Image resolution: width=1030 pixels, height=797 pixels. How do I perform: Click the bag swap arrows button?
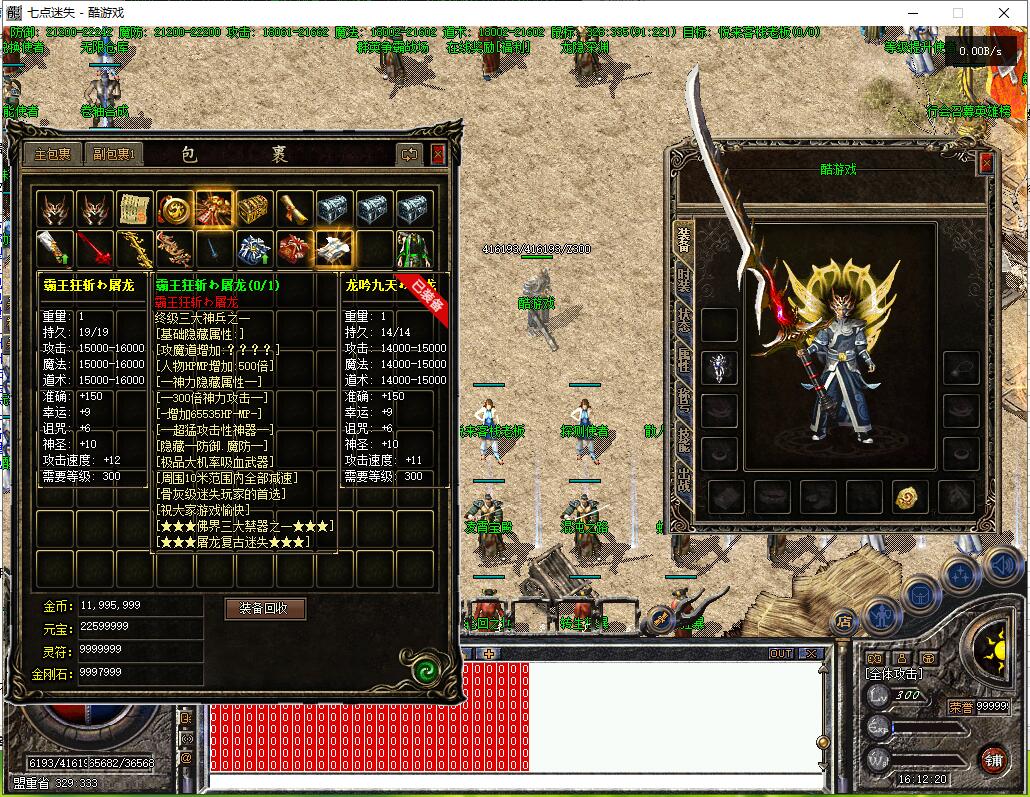click(x=409, y=154)
